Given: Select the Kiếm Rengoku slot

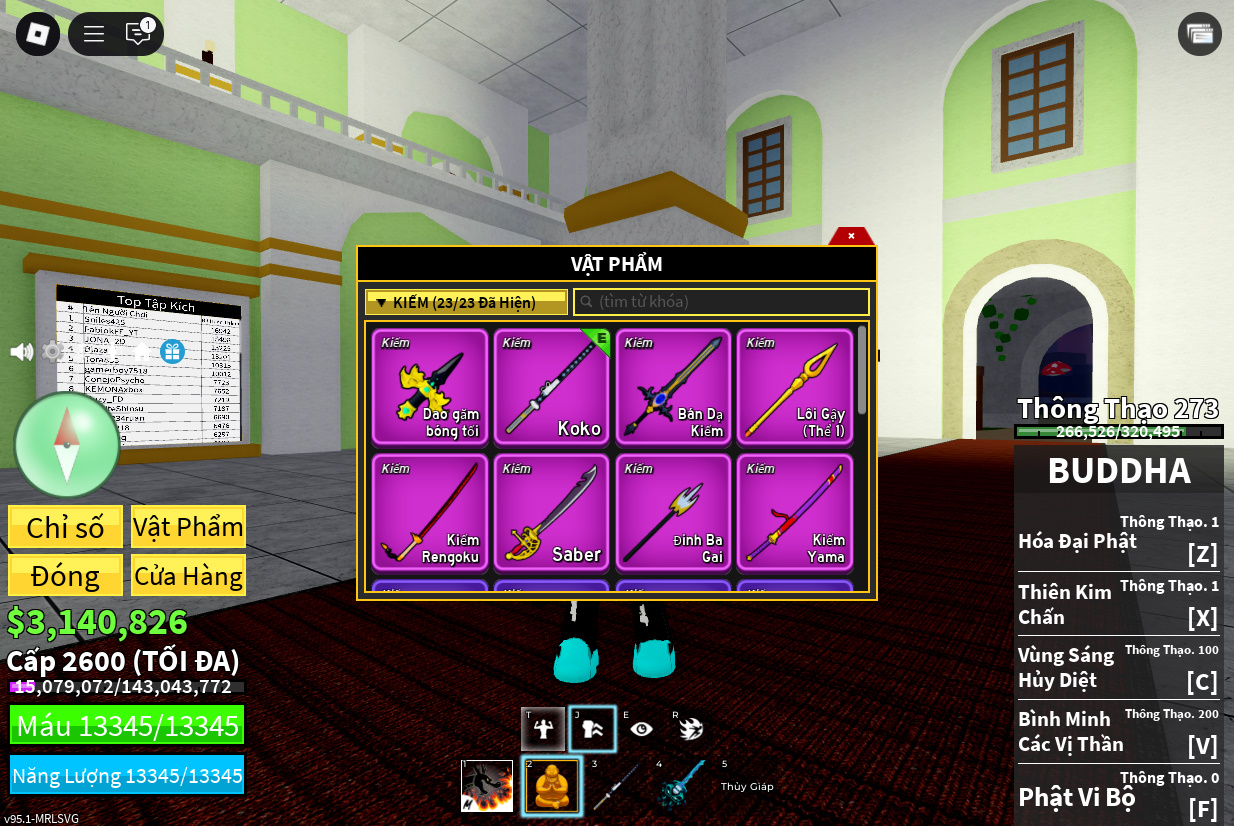Looking at the screenshot, I should coord(430,512).
